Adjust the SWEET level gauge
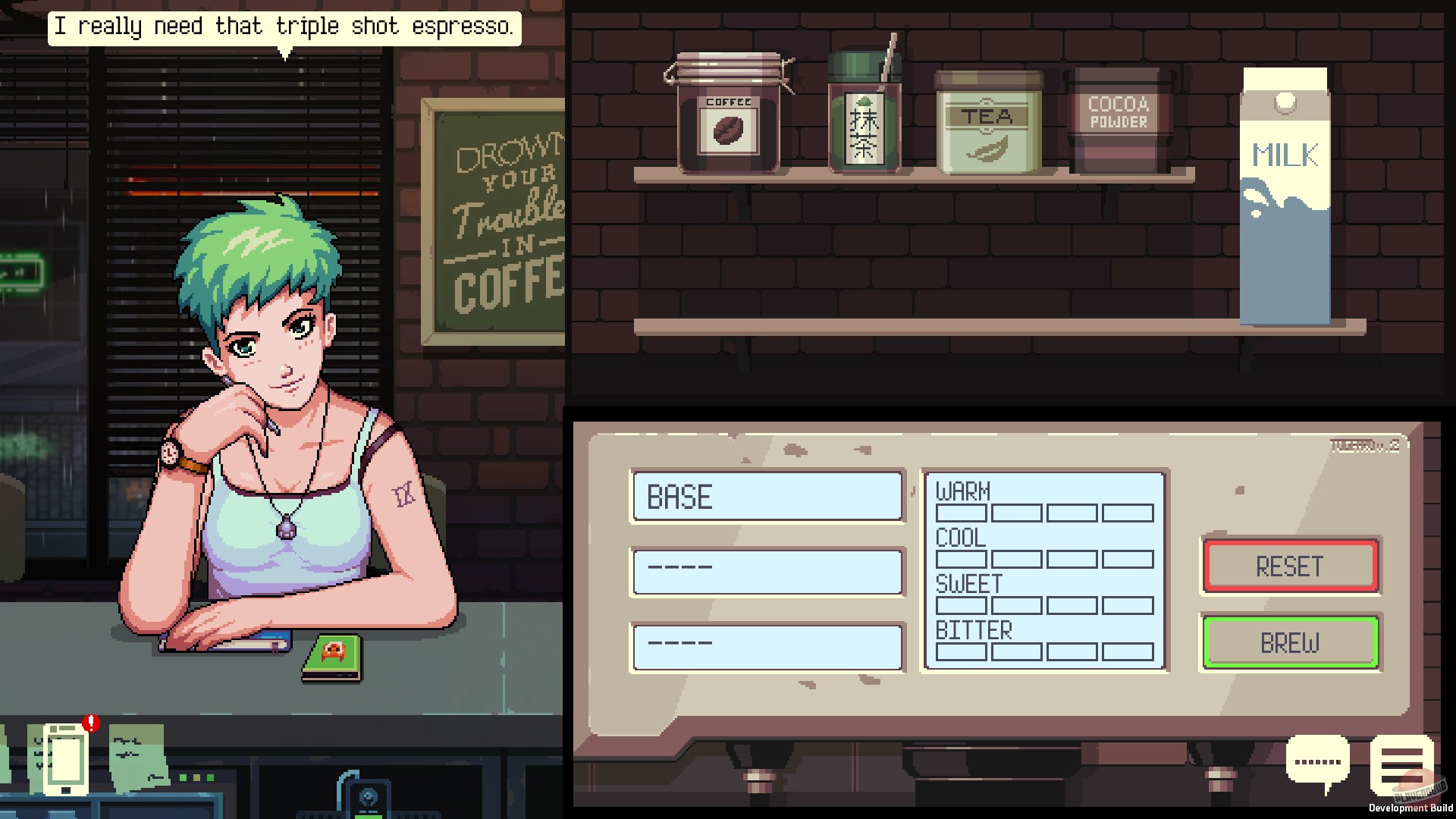1456x819 pixels. coord(961,605)
